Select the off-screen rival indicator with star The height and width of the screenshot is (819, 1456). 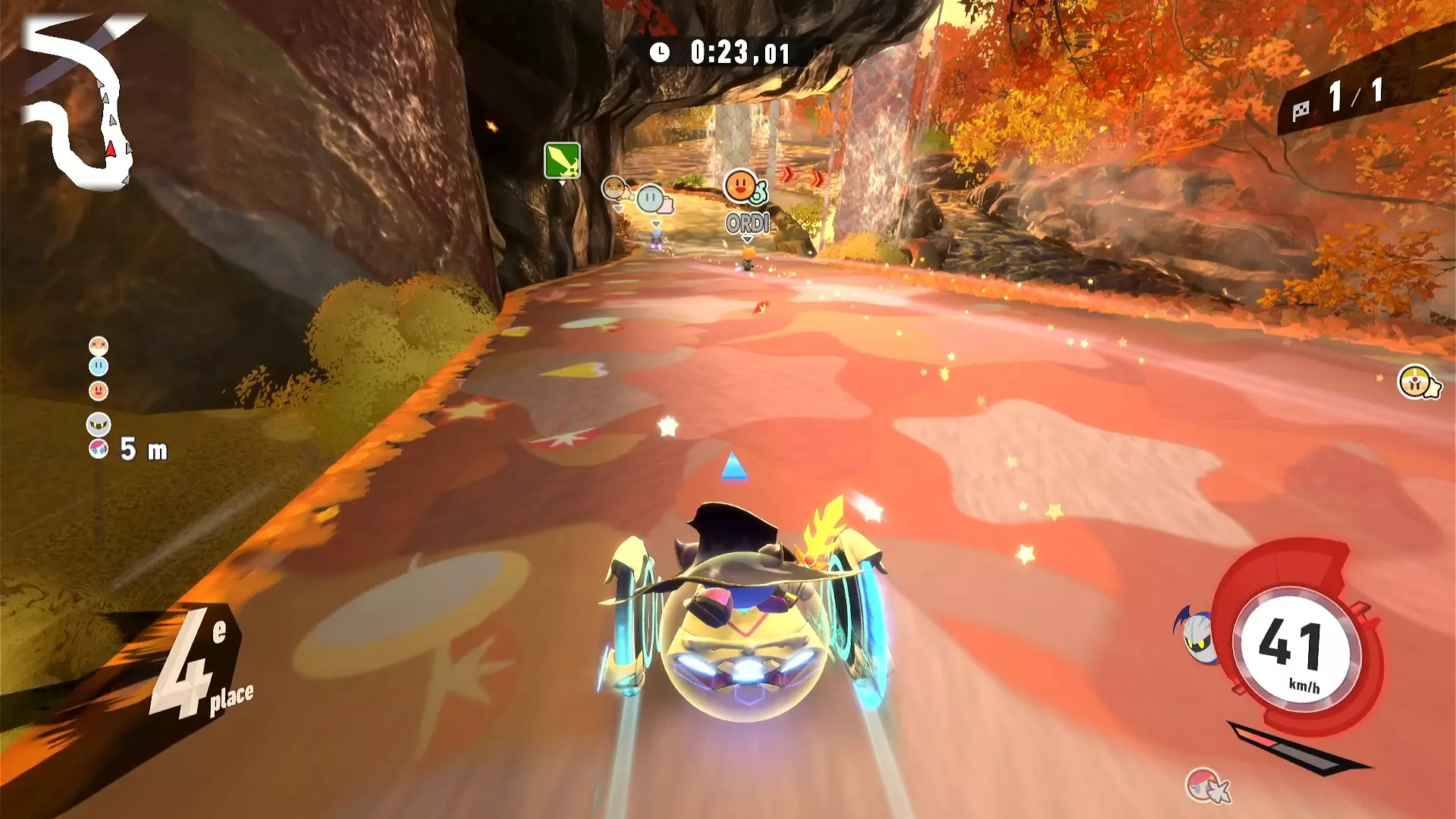[1417, 382]
